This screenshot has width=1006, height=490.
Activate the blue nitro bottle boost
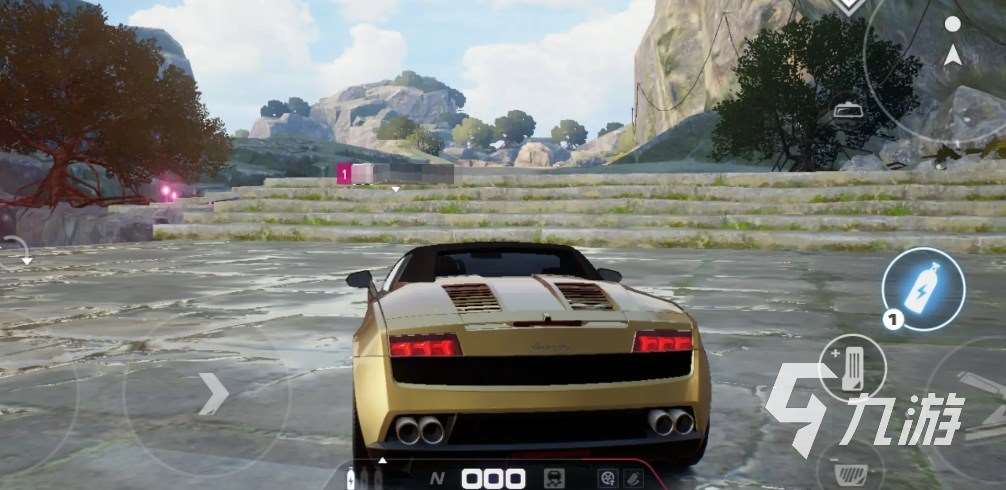922,289
